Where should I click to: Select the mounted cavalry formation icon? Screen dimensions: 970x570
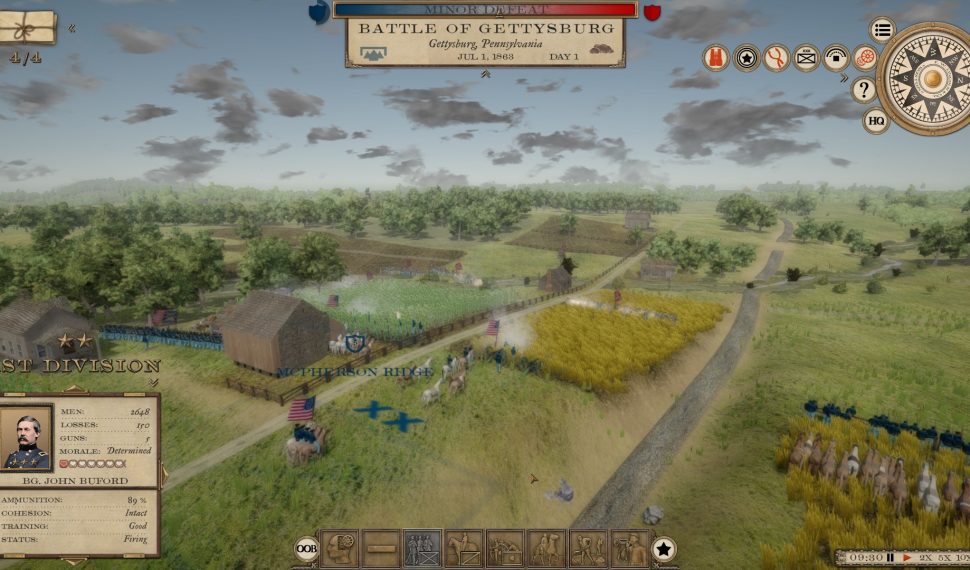[x=463, y=548]
